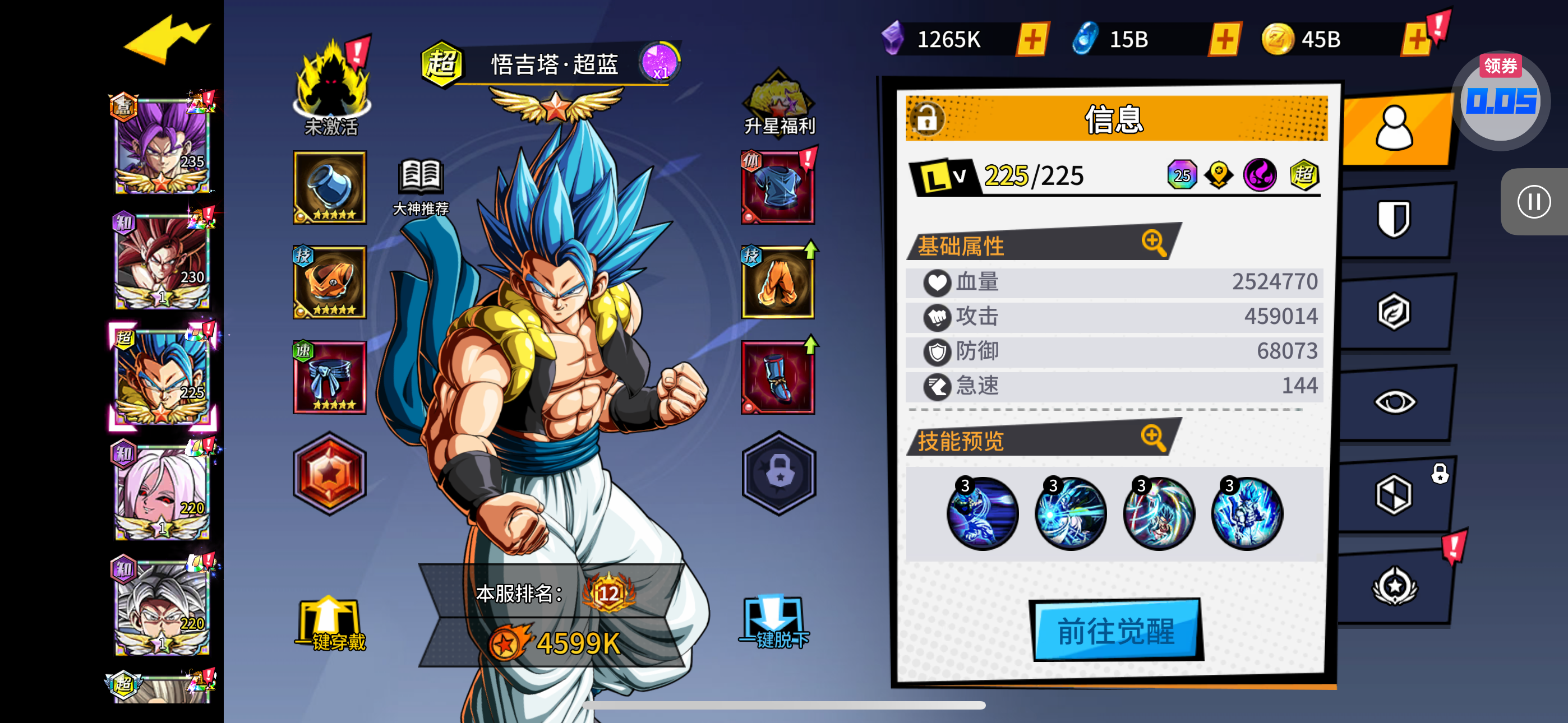This screenshot has height=723, width=1568.
Task: Select the level 230 red-haired character
Action: tap(162, 262)
